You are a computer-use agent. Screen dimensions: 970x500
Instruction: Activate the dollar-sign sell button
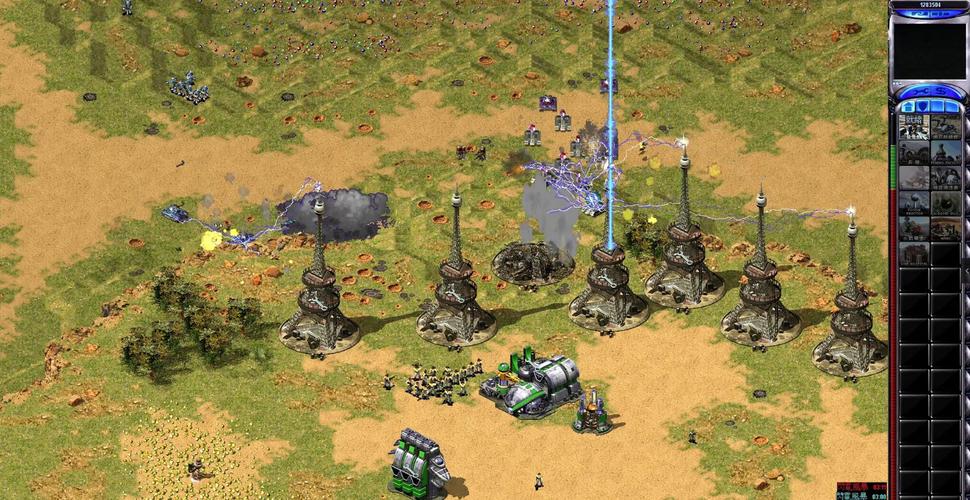pos(942,91)
